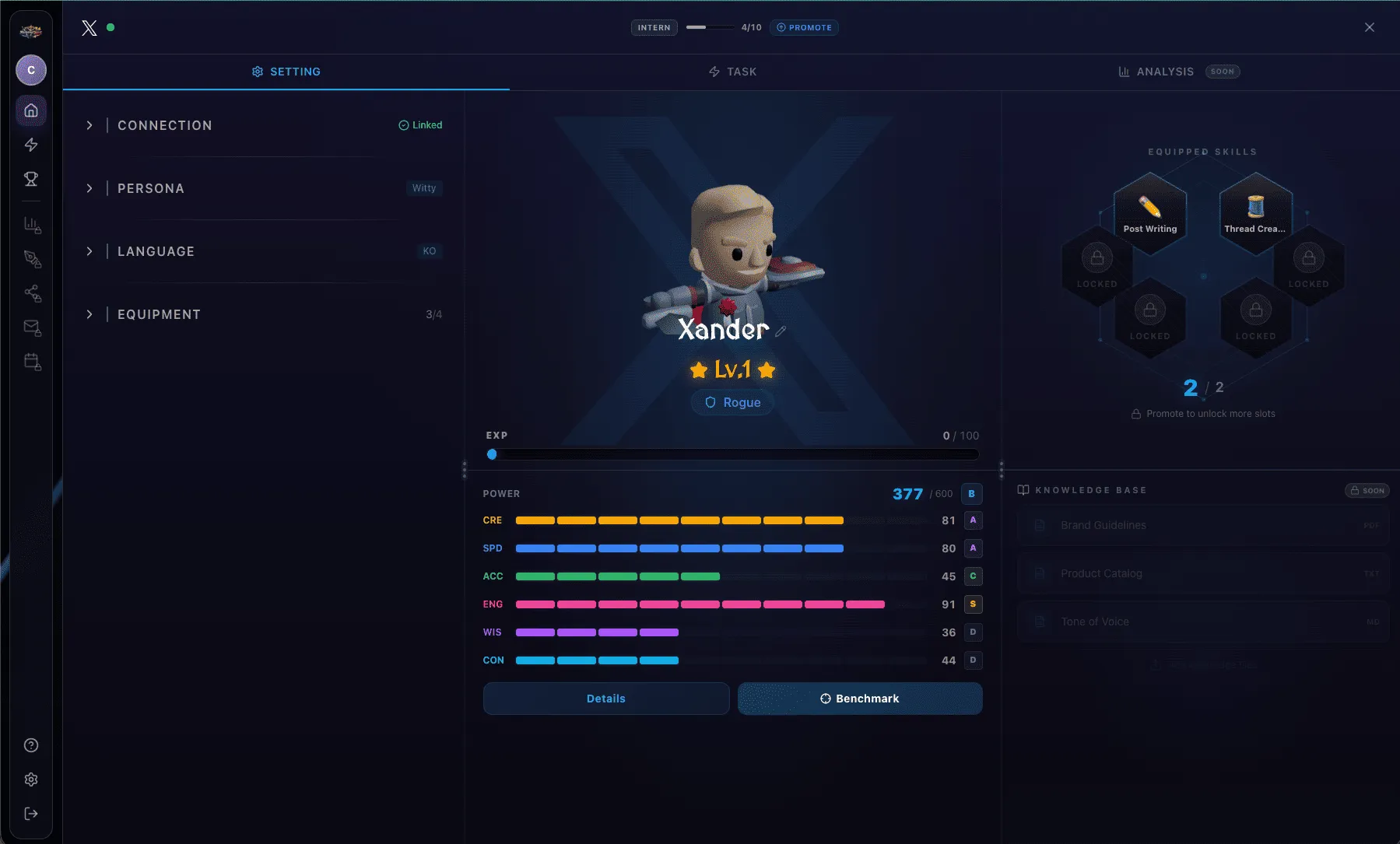The width and height of the screenshot is (1400, 844).
Task: Click the locked analytics sidebar icon
Action: pyautogui.click(x=31, y=225)
